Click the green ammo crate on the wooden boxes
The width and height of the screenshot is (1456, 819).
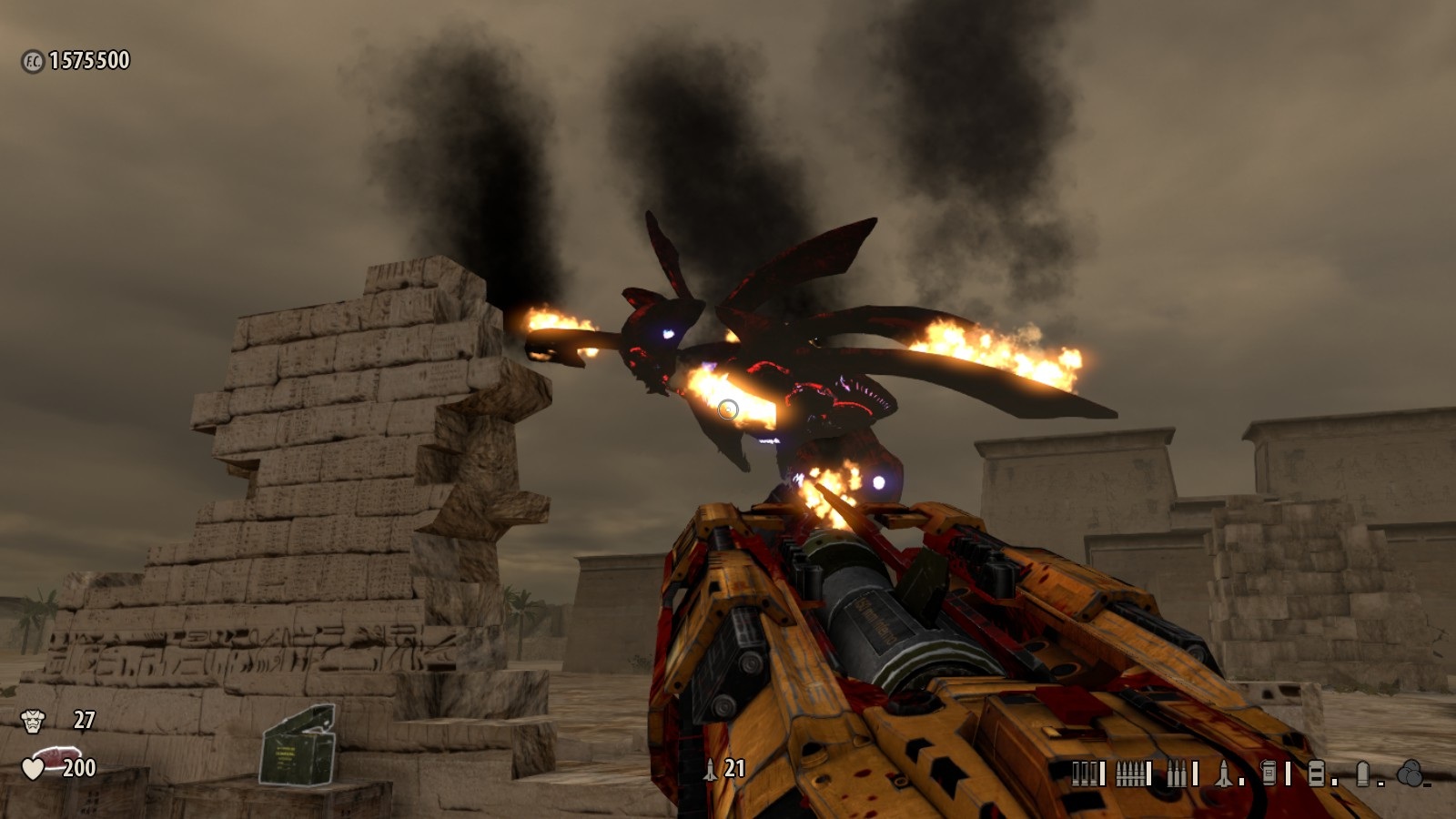coord(298,746)
